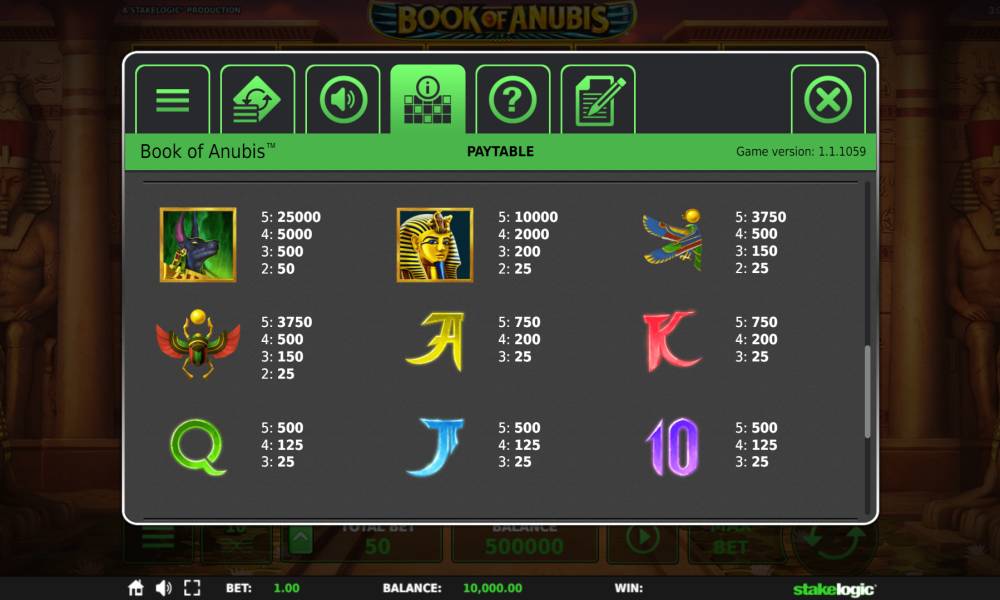Image resolution: width=1000 pixels, height=600 pixels.
Task: Toggle sound with the bottom speaker icon
Action: (164, 588)
